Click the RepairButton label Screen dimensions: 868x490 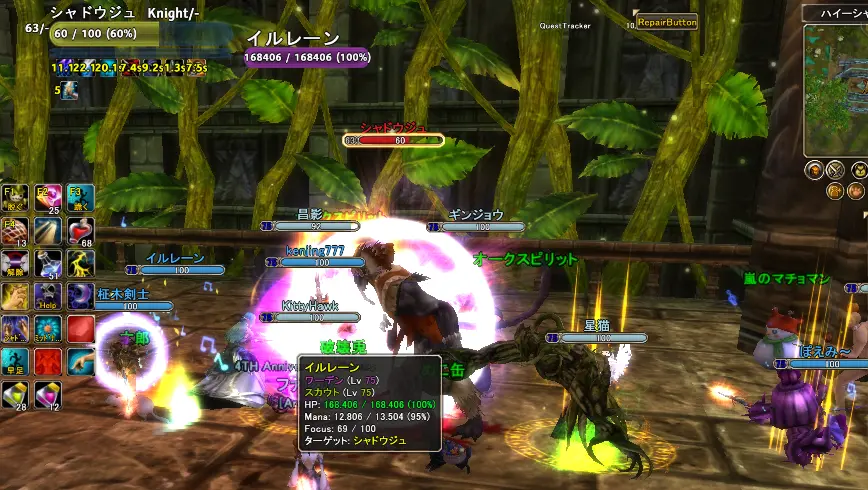pos(667,21)
